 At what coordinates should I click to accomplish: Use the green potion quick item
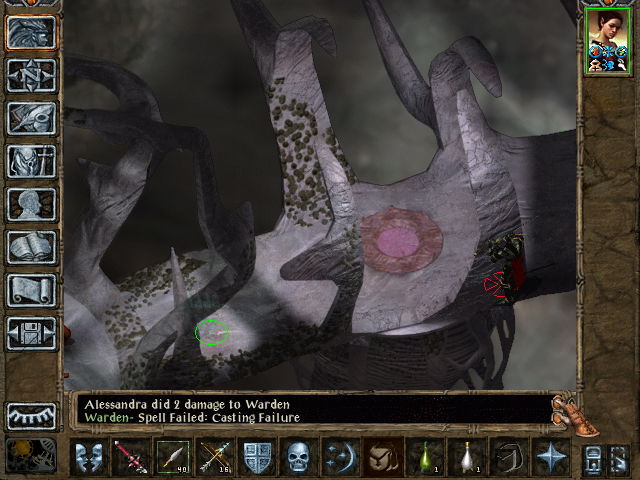(x=426, y=457)
